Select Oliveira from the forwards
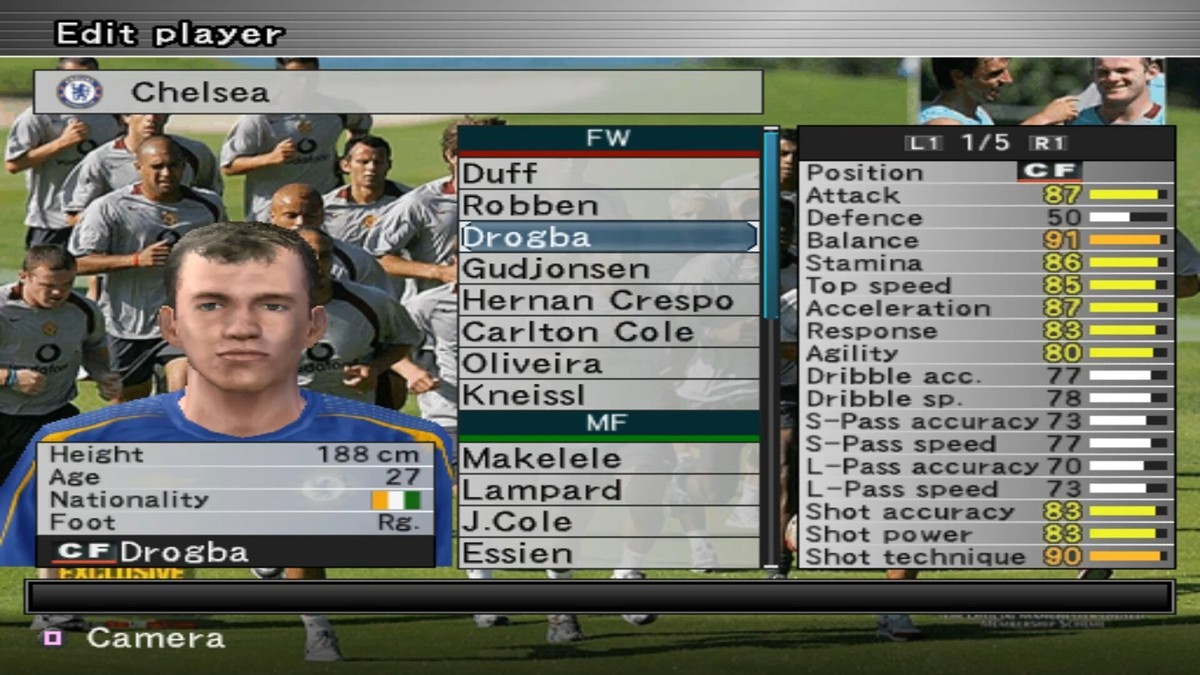Viewport: 1200px width, 675px height. [x=608, y=364]
